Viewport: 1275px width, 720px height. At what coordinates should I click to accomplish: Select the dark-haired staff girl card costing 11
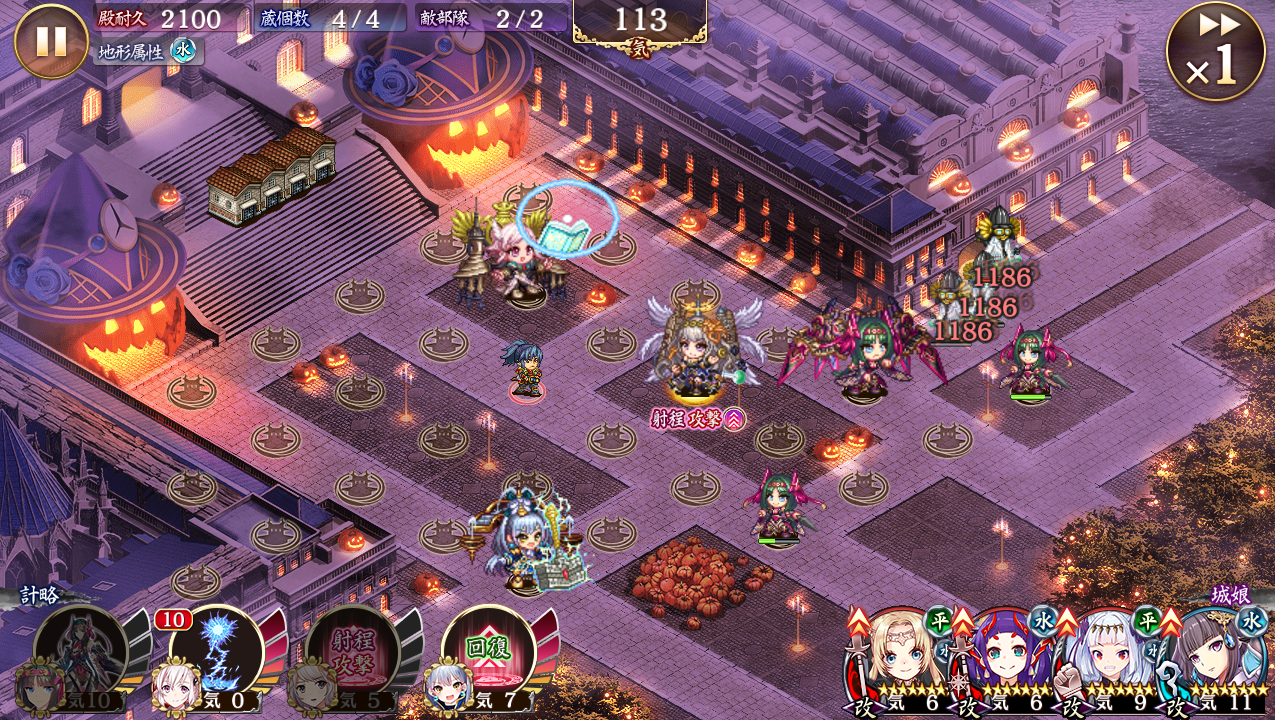pyautogui.click(x=1216, y=658)
